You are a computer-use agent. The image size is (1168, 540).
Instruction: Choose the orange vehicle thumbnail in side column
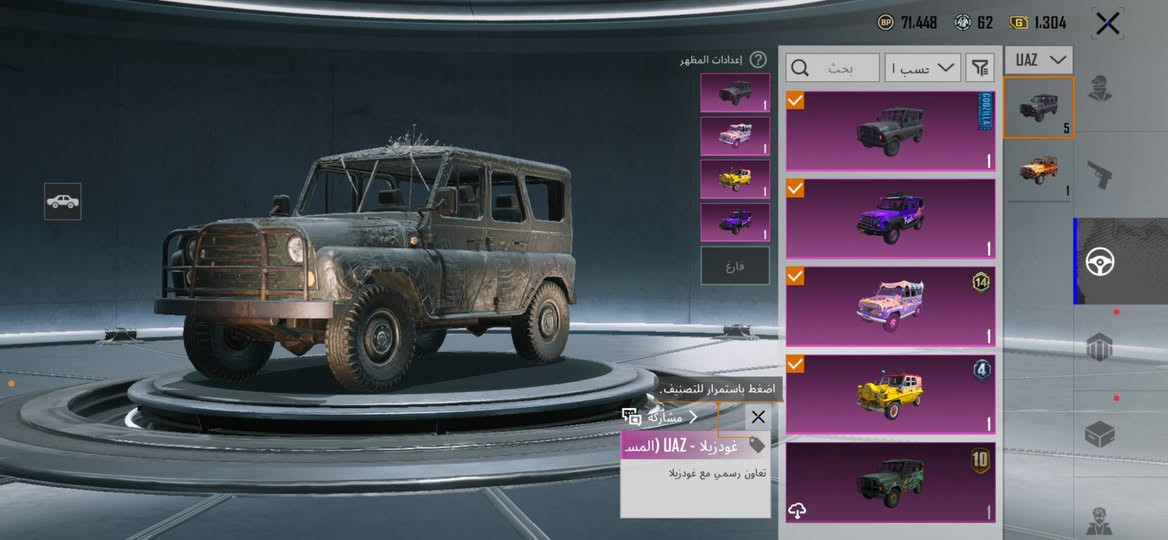click(x=1039, y=170)
